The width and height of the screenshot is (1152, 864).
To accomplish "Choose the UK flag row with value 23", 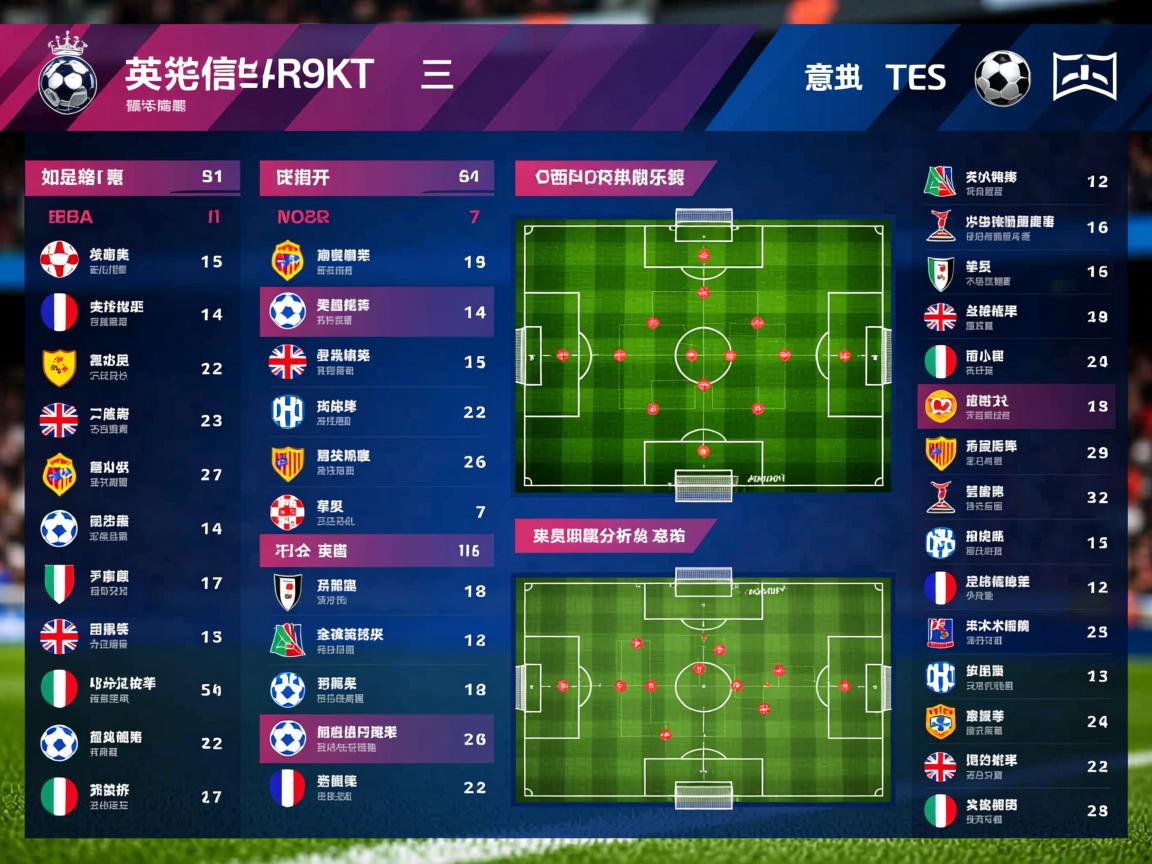I will click(132, 421).
